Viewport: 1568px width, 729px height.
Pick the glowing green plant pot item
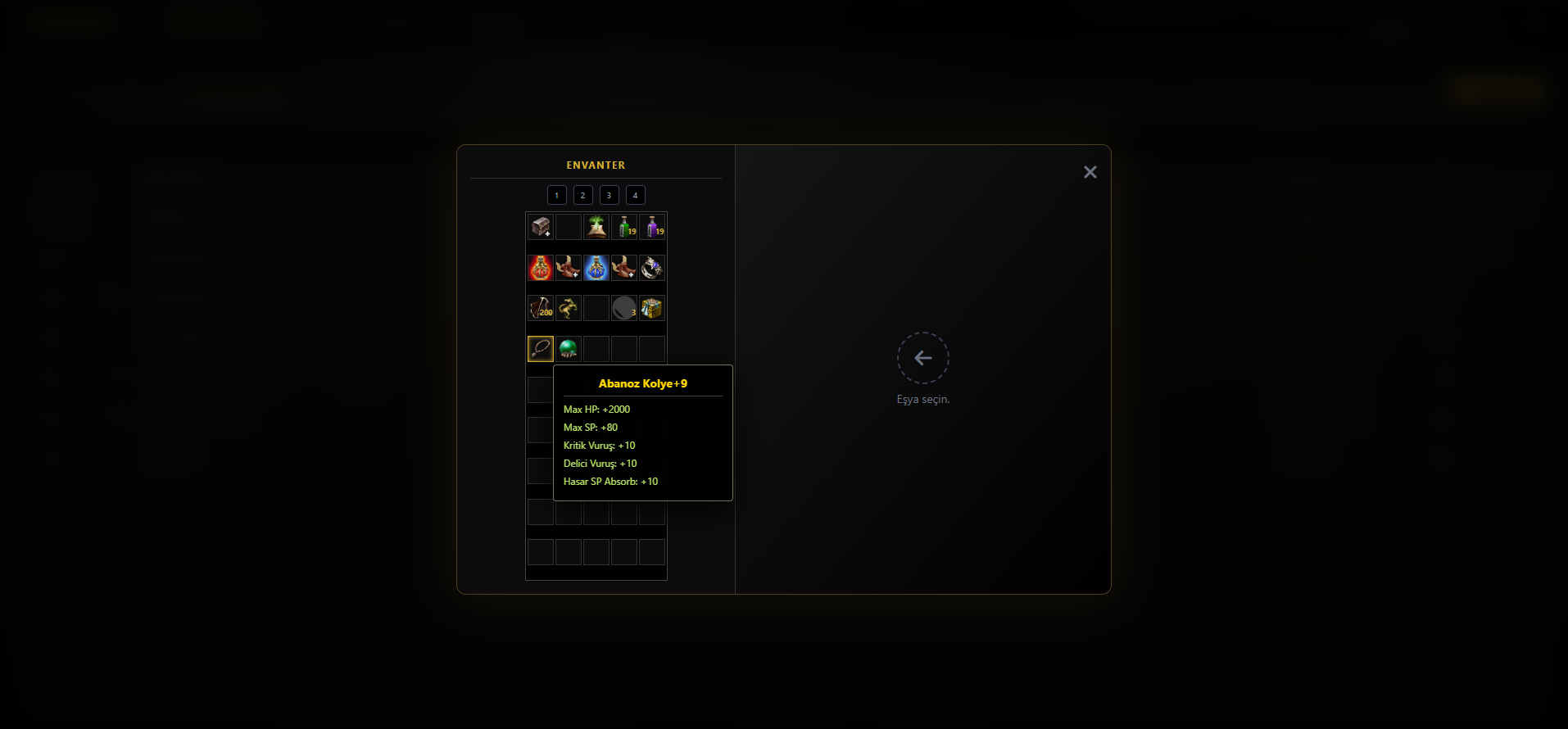coord(596,227)
